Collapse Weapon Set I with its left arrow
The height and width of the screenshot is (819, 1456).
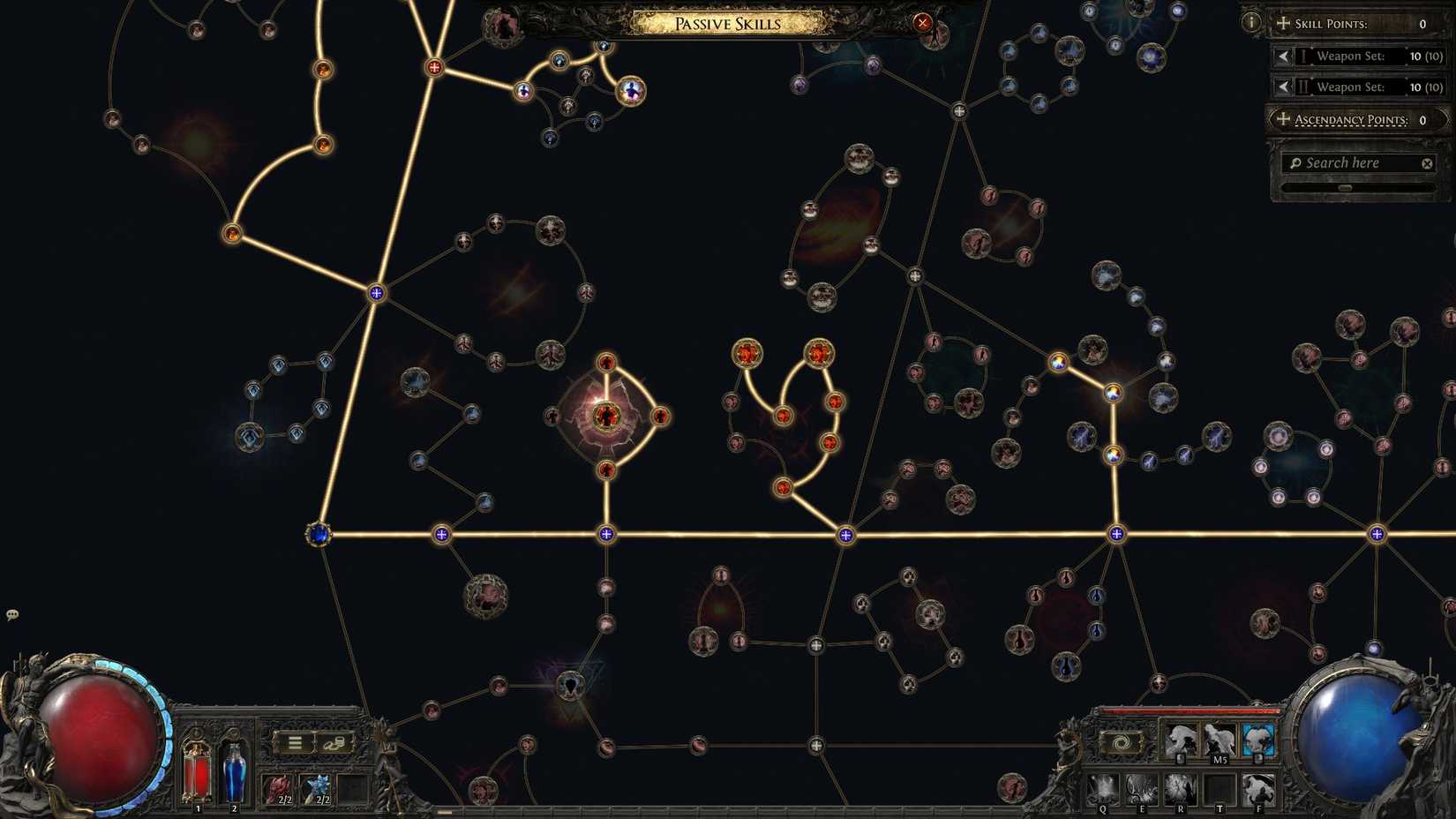coord(1282,56)
